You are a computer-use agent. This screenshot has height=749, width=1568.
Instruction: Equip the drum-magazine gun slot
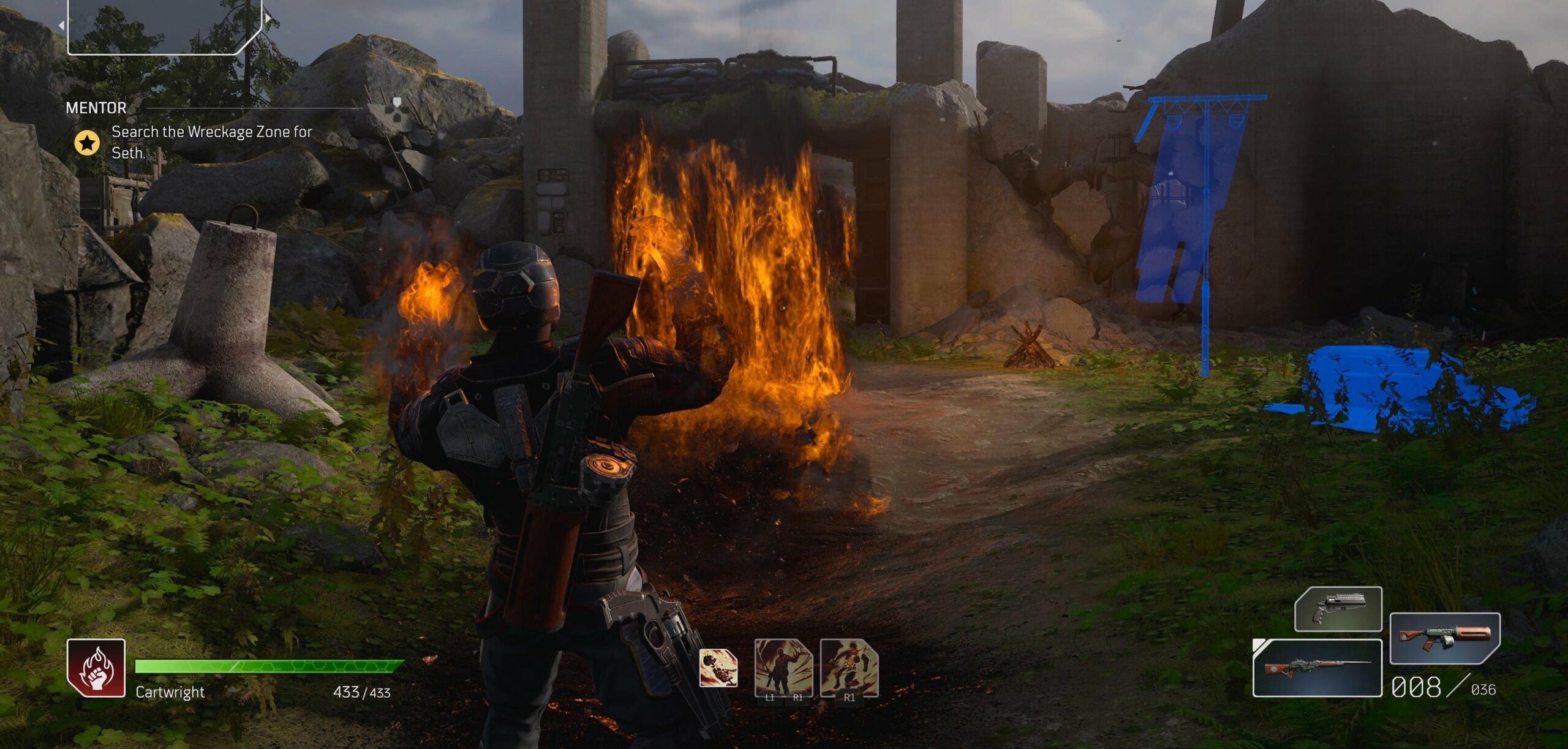coord(1445,638)
